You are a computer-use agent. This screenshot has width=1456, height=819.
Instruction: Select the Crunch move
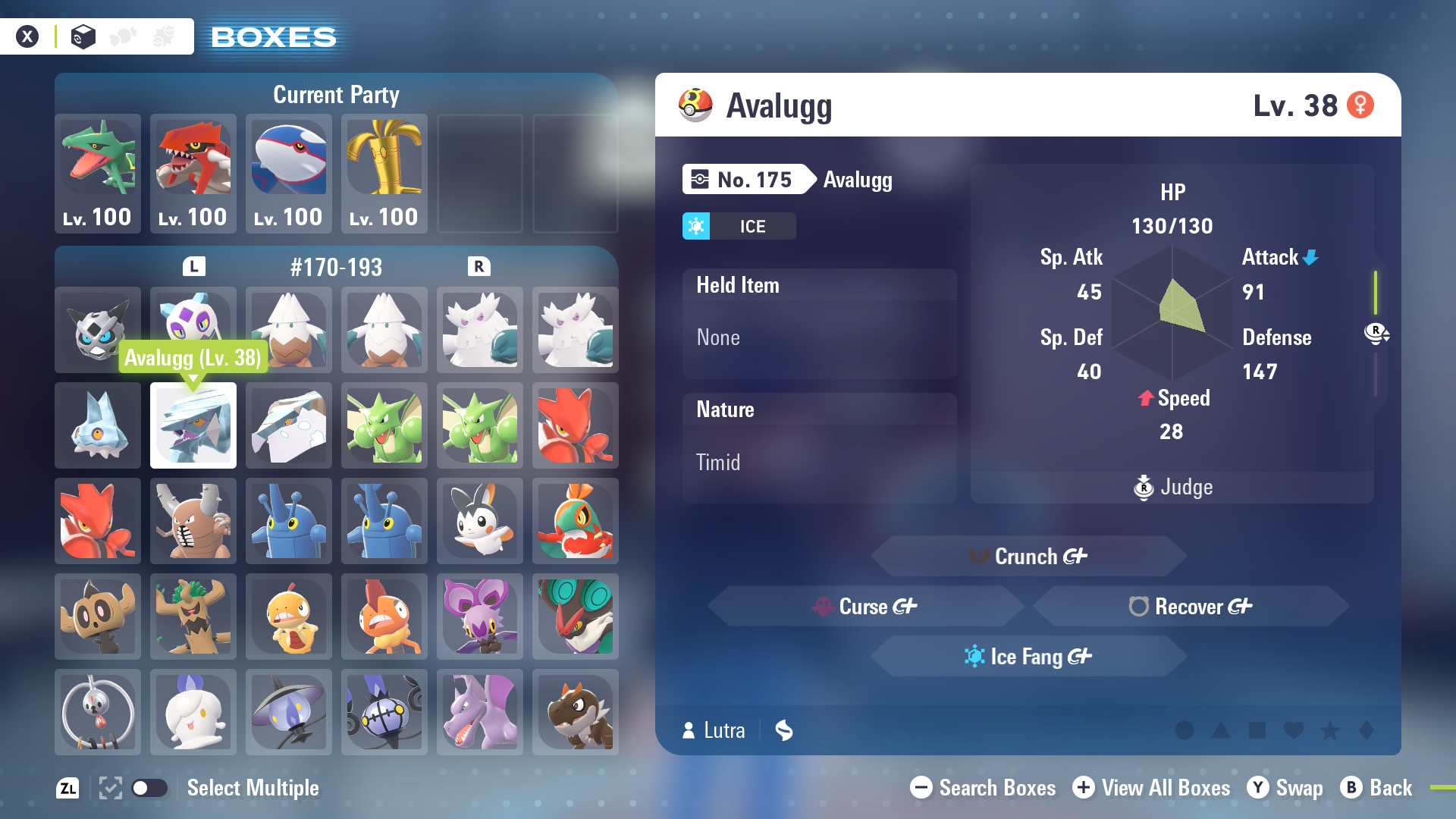tap(1029, 557)
